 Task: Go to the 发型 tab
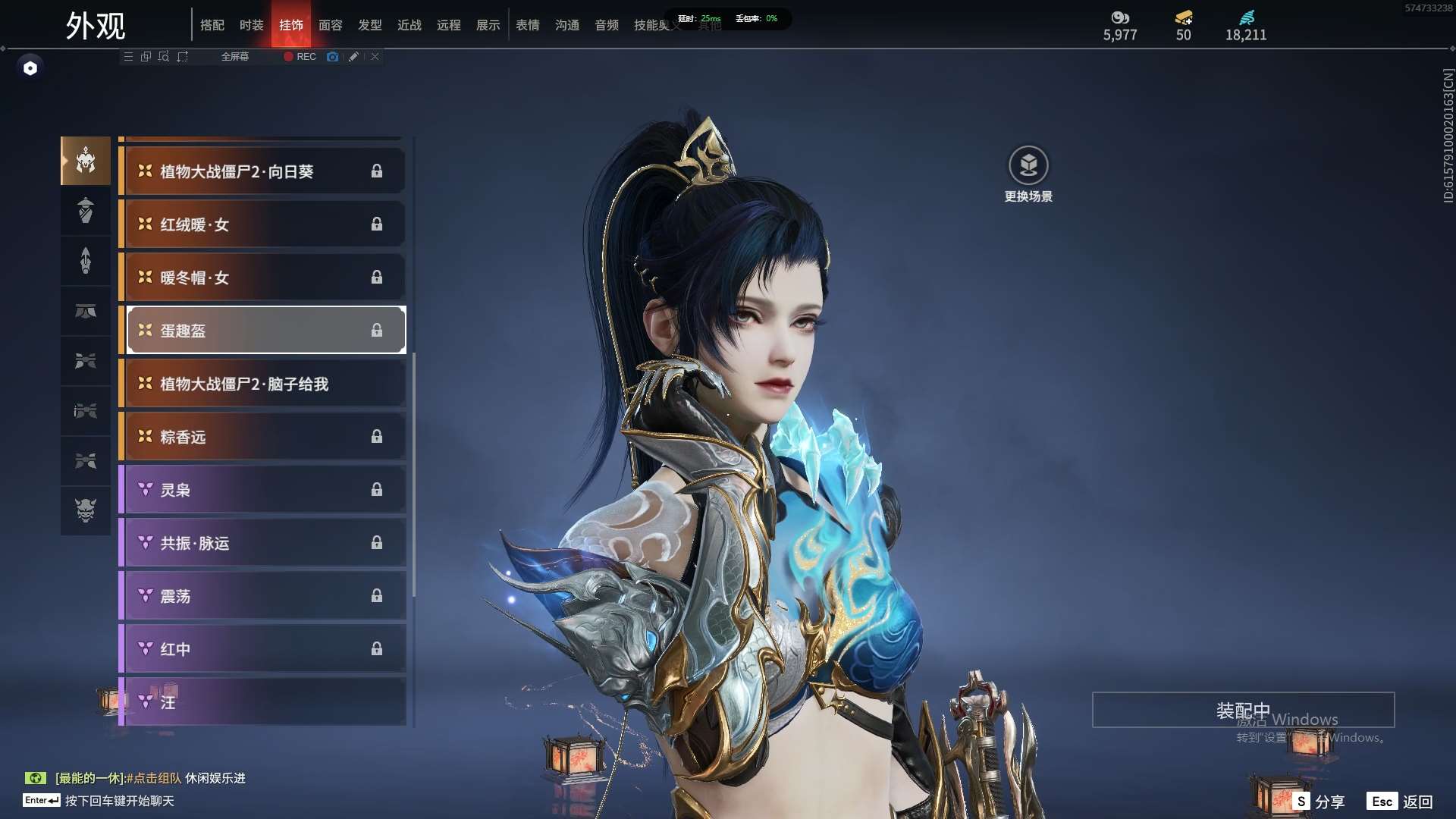369,25
